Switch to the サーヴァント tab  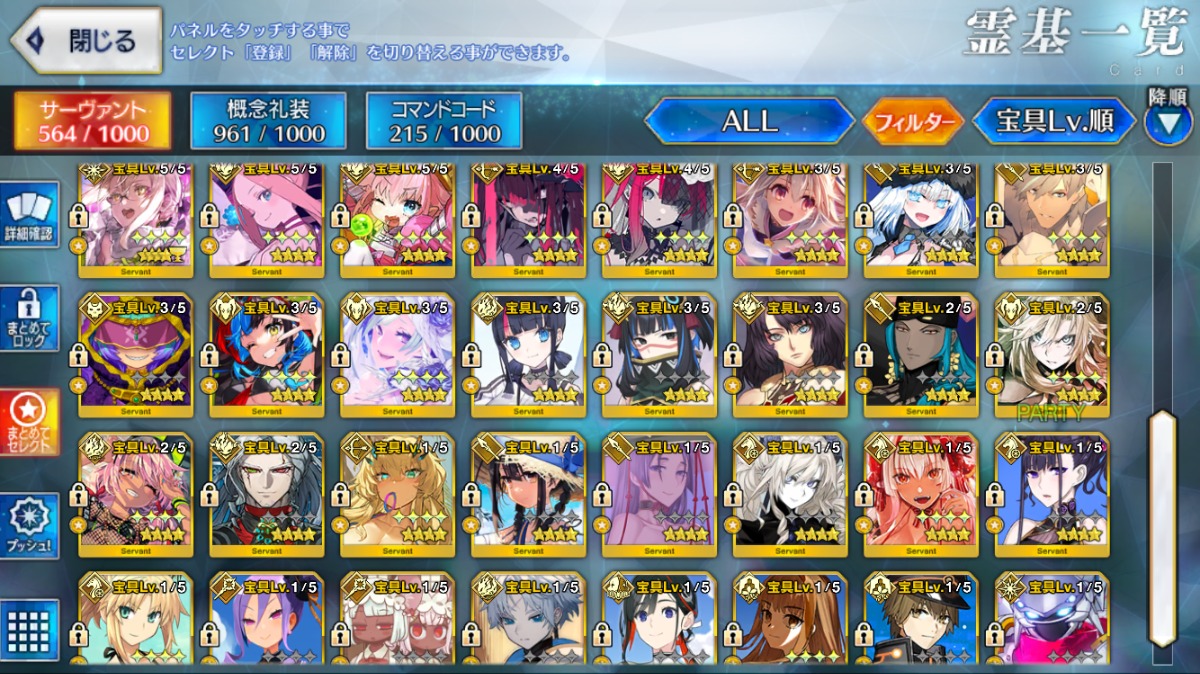93,121
